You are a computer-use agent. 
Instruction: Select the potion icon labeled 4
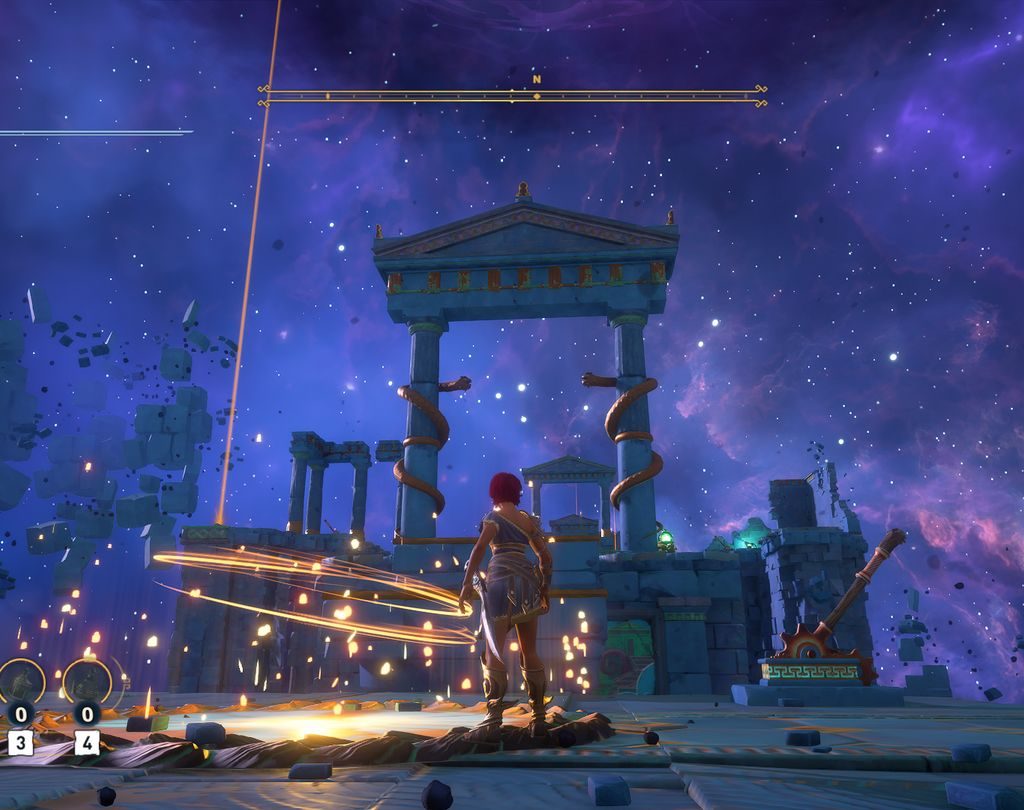point(87,682)
